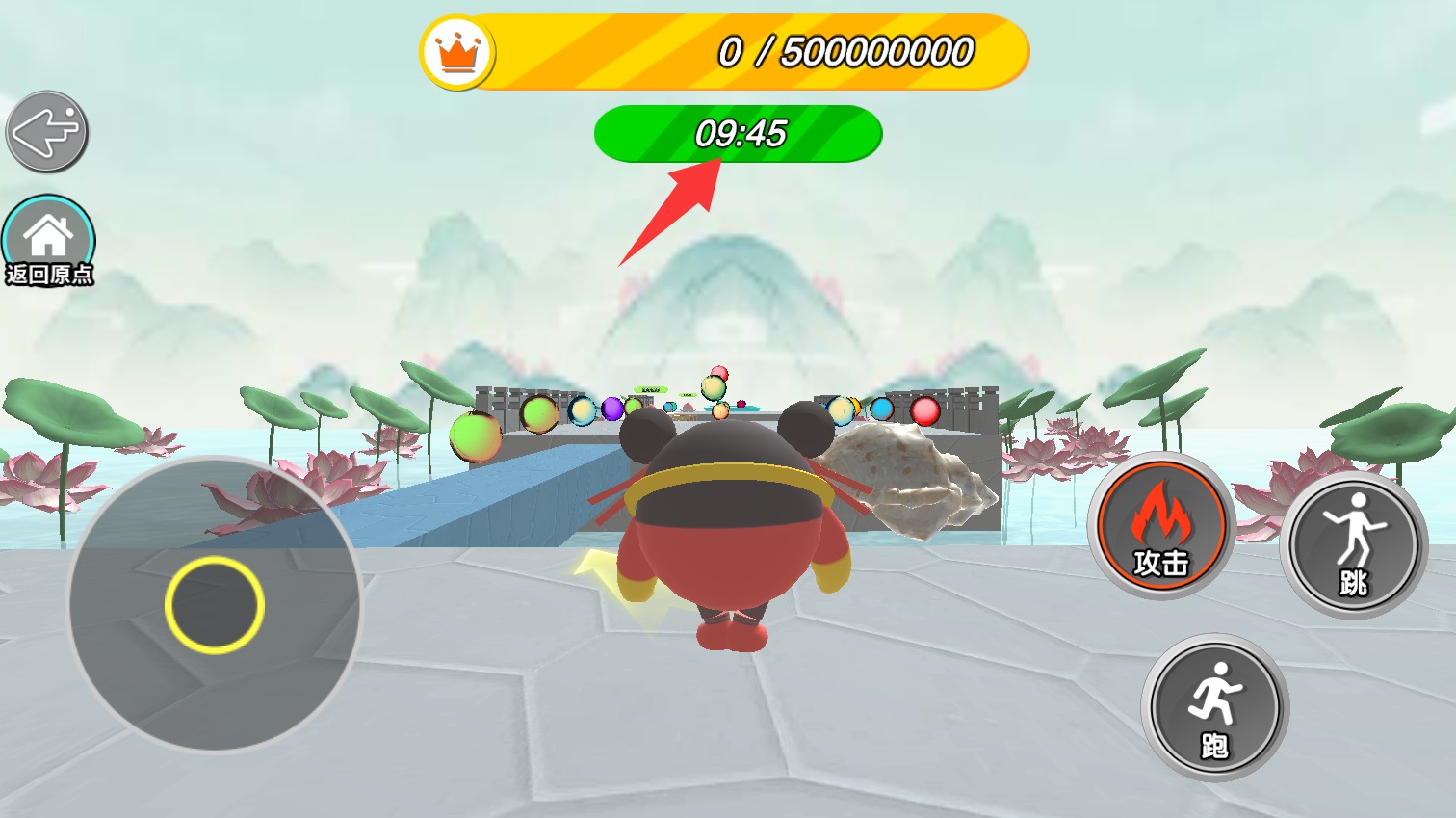Tap the 跳 jump button
This screenshot has width=1456, height=818.
tap(1354, 544)
